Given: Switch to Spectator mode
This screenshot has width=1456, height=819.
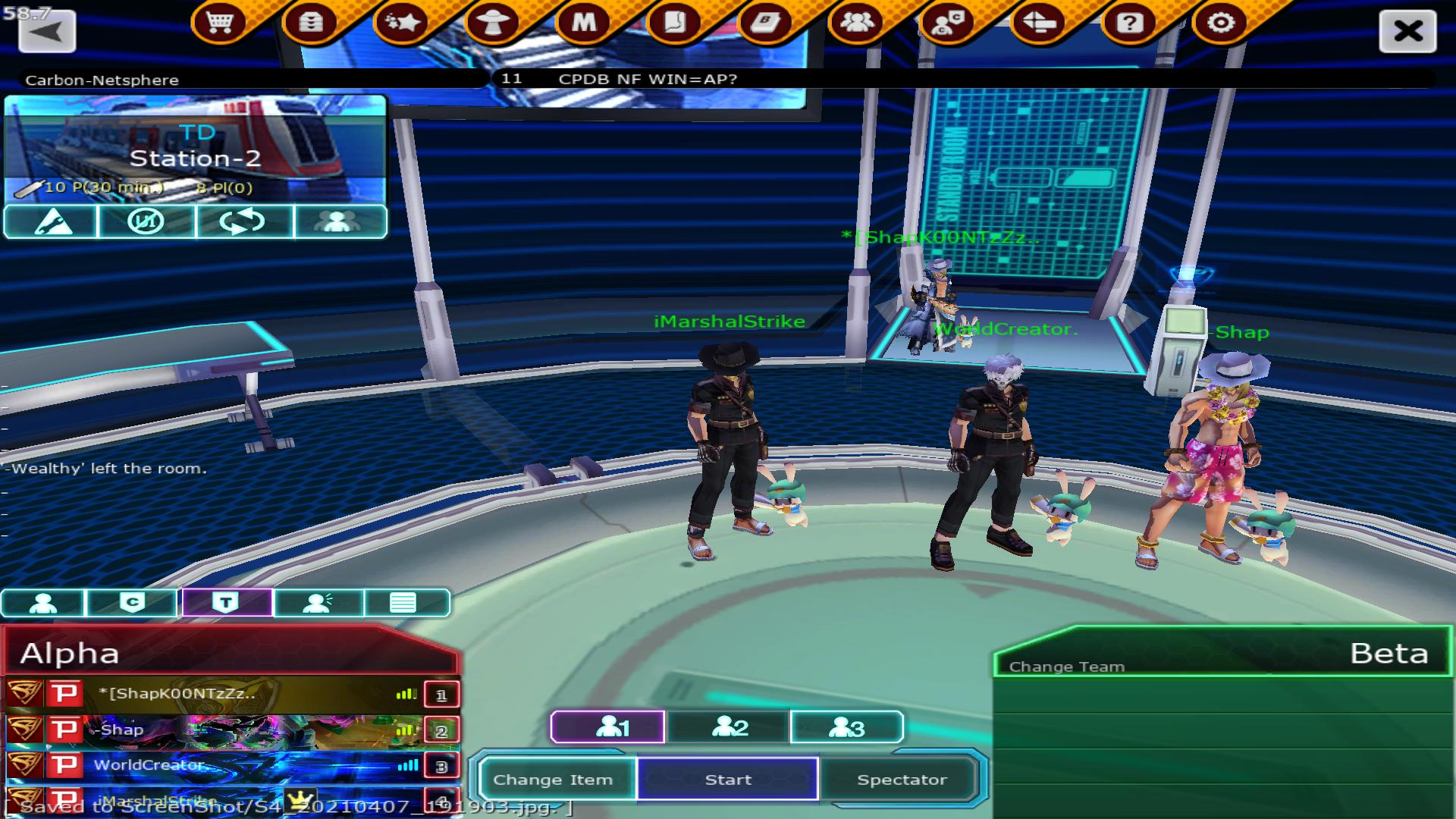Looking at the screenshot, I should coord(902,780).
